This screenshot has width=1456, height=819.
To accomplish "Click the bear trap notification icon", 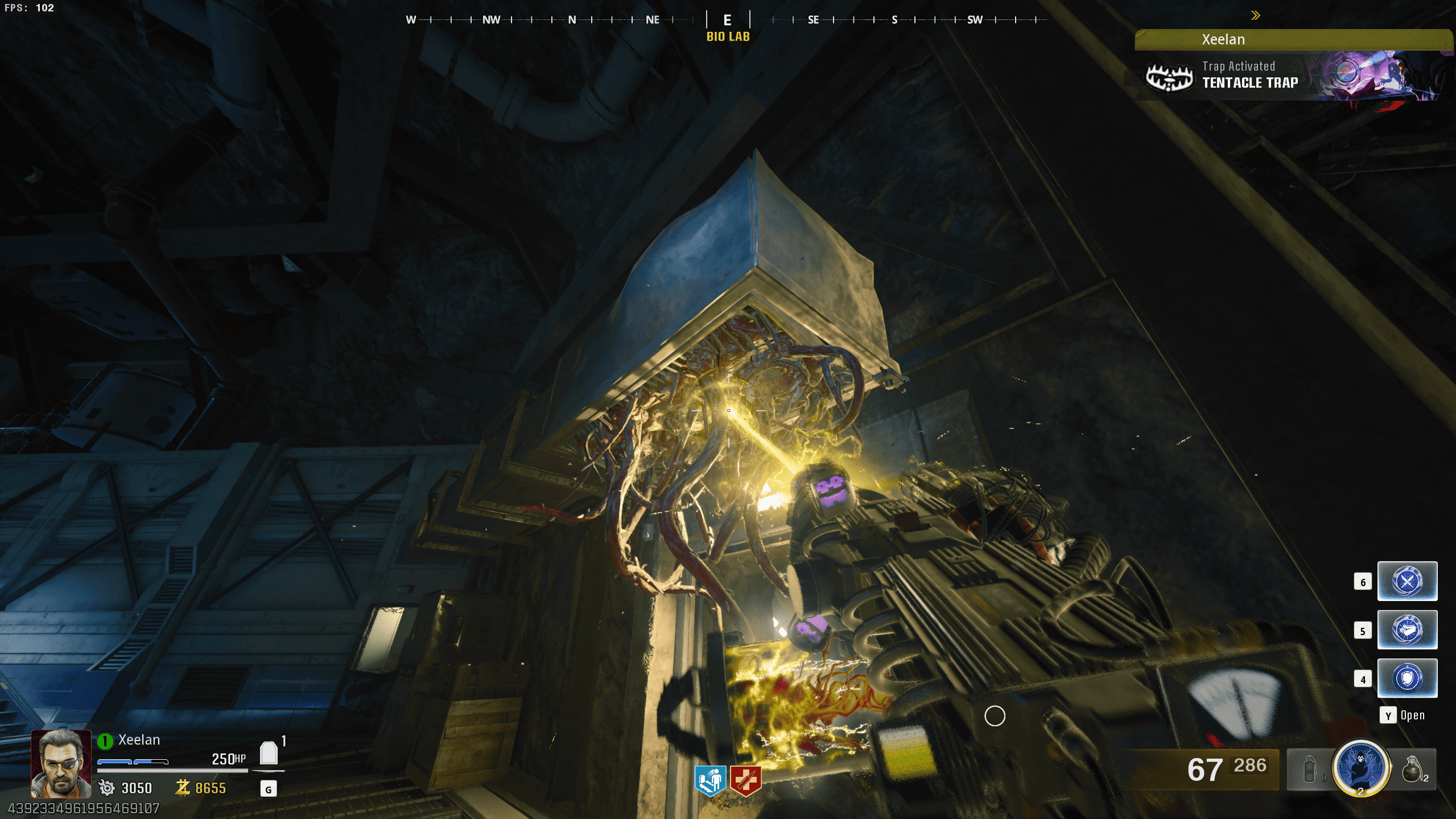I will pyautogui.click(x=1169, y=77).
